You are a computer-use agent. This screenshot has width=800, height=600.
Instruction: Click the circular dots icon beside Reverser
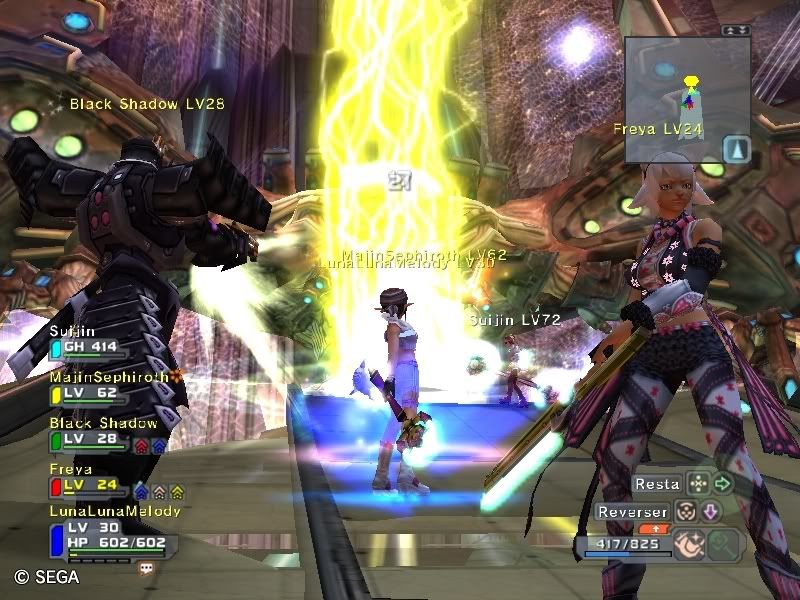click(x=685, y=512)
